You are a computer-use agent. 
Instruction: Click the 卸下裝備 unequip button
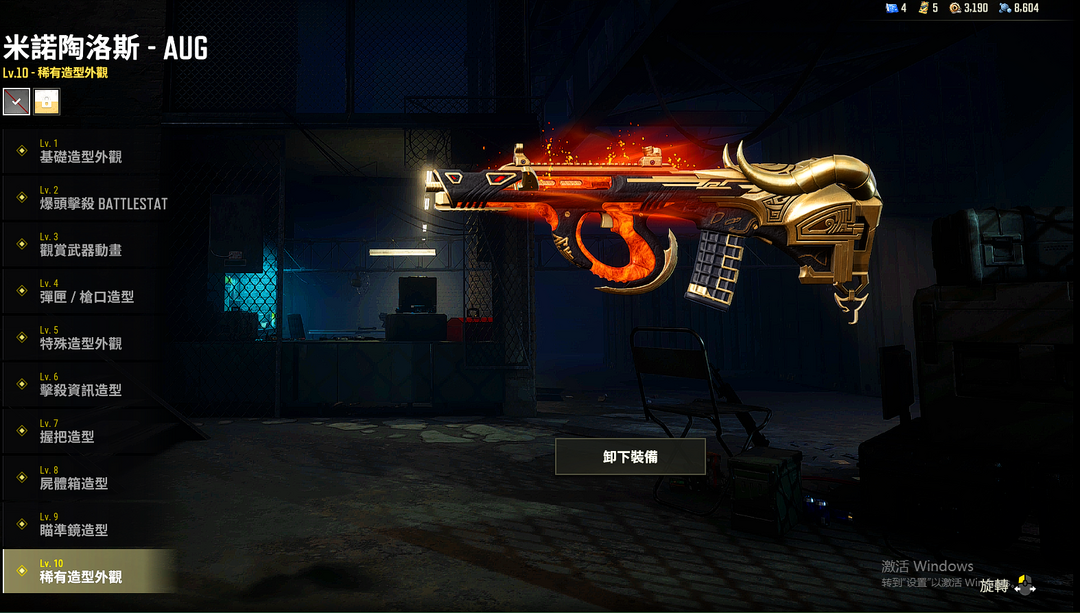pyautogui.click(x=630, y=456)
